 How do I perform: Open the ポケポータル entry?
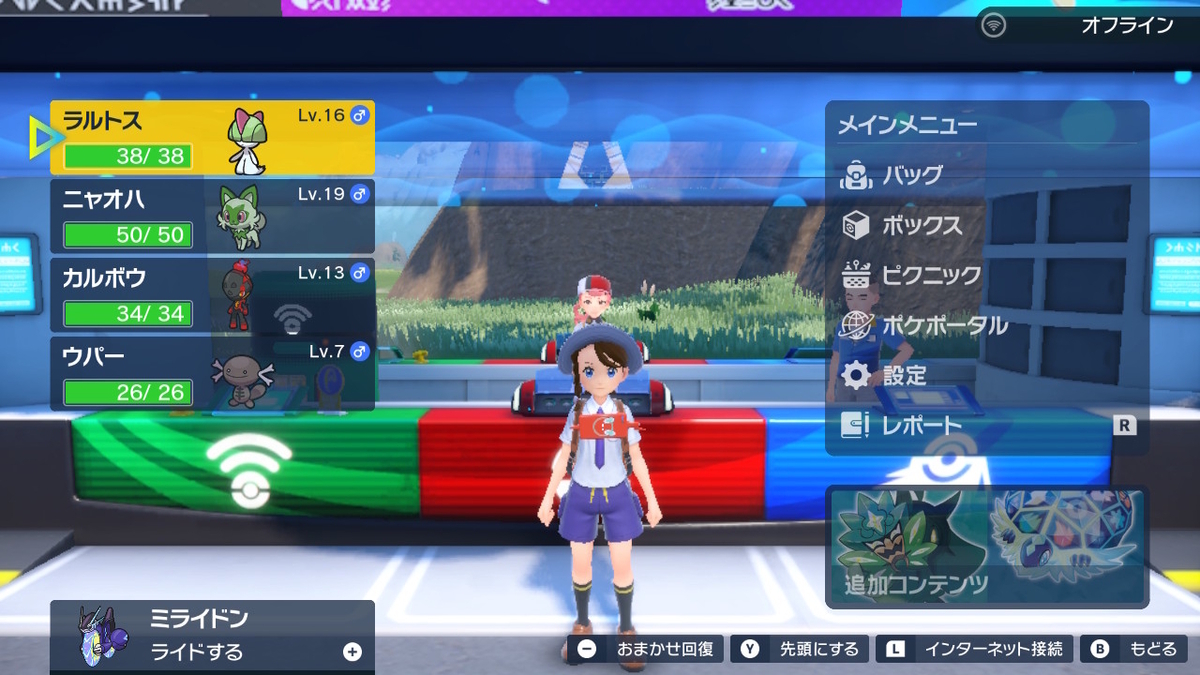pyautogui.click(x=944, y=325)
